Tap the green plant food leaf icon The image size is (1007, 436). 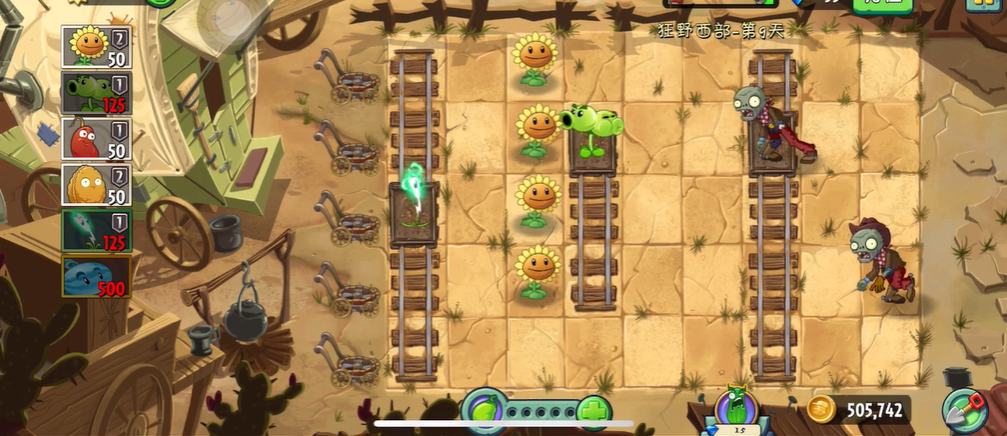click(484, 410)
